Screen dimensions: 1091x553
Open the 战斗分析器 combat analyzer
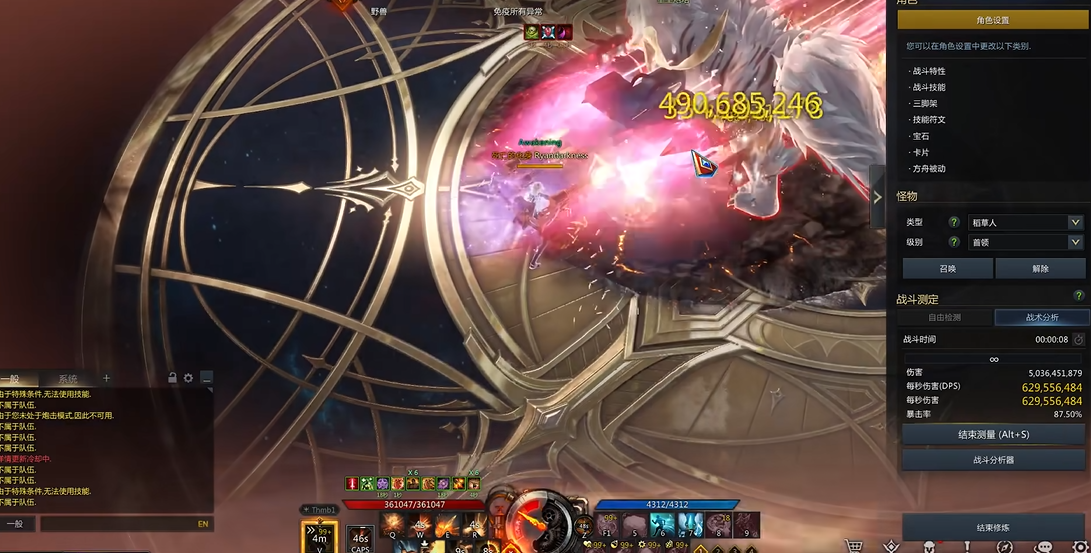(993, 460)
